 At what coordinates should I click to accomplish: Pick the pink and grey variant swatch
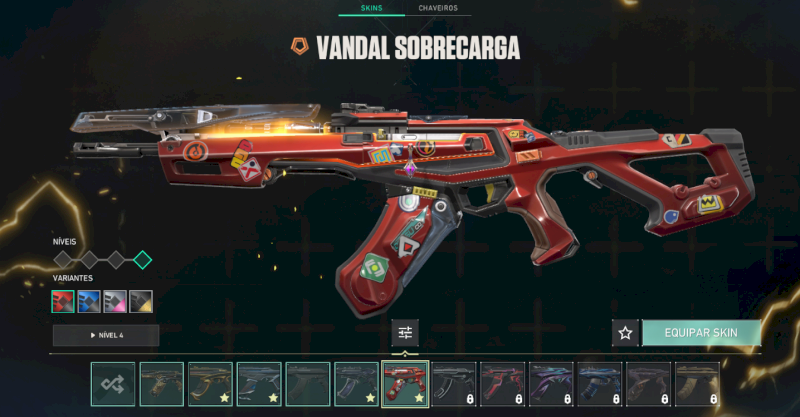115,301
